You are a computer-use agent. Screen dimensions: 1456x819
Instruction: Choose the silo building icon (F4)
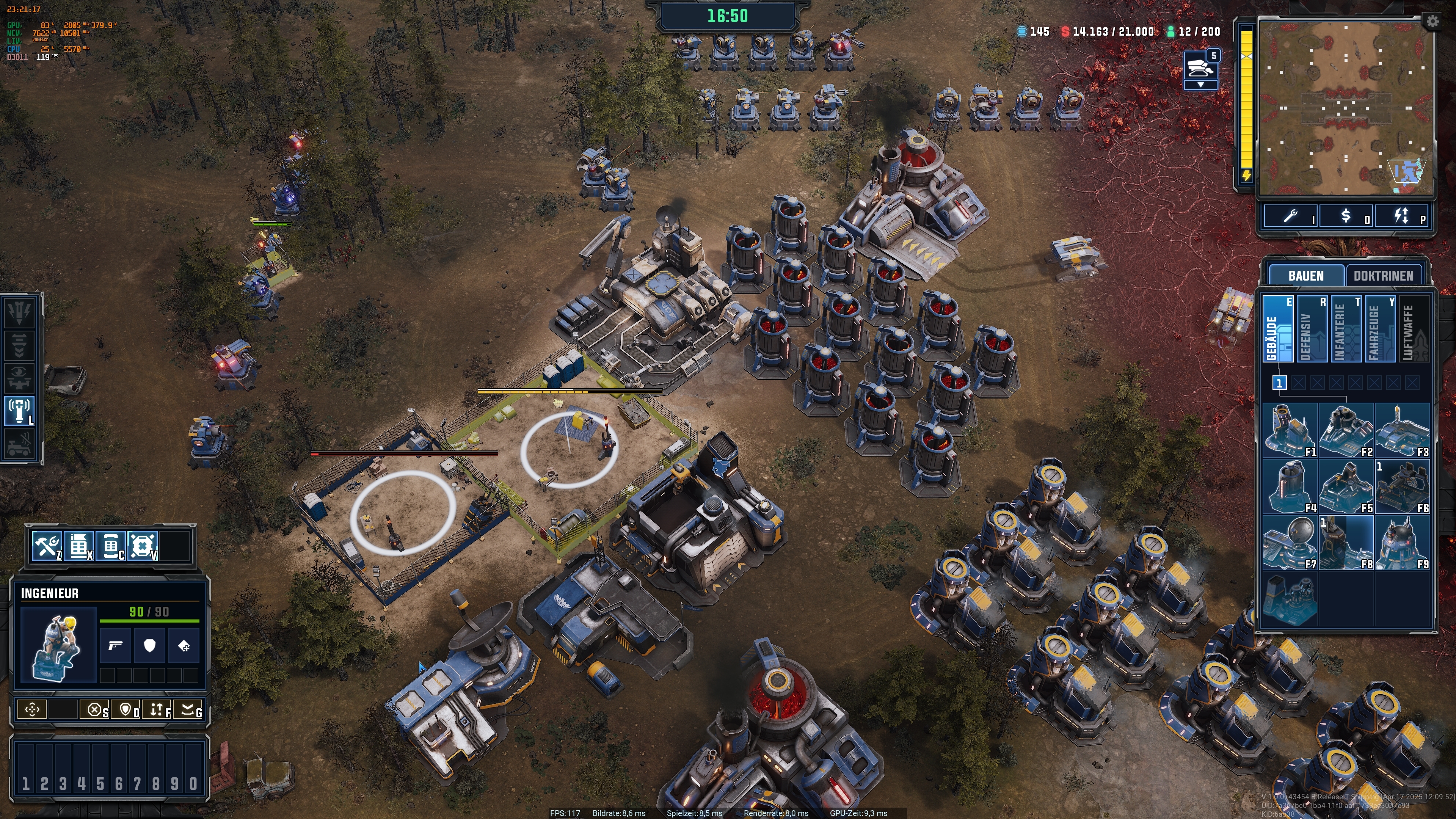click(1289, 486)
